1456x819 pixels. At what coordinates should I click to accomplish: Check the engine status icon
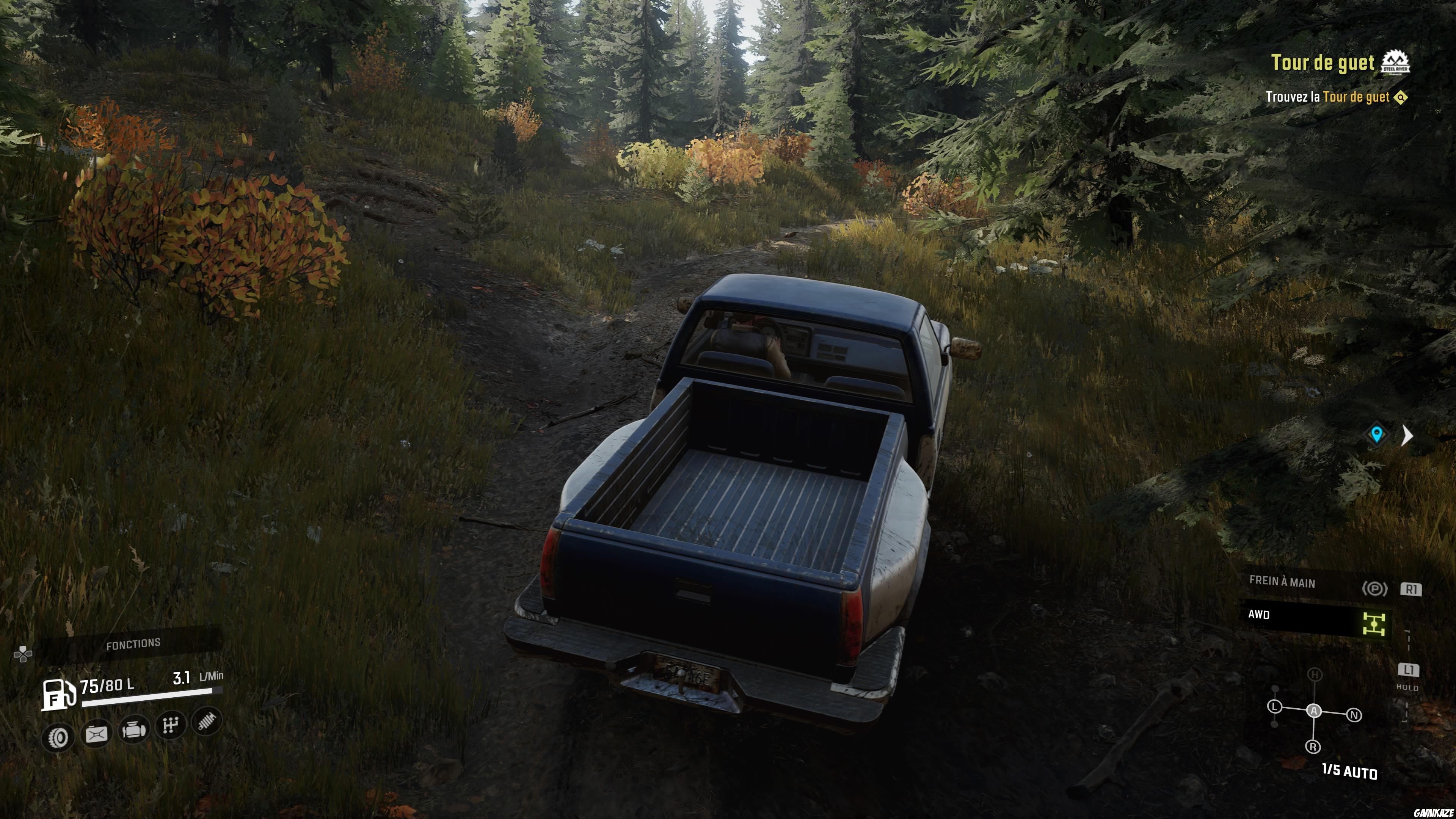pos(134,730)
